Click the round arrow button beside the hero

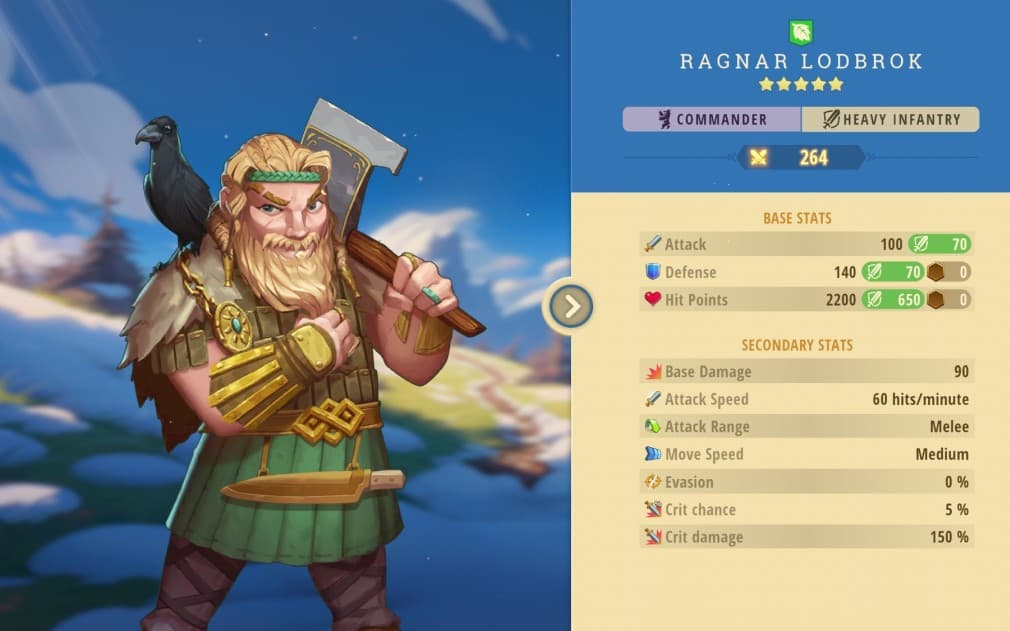point(572,306)
